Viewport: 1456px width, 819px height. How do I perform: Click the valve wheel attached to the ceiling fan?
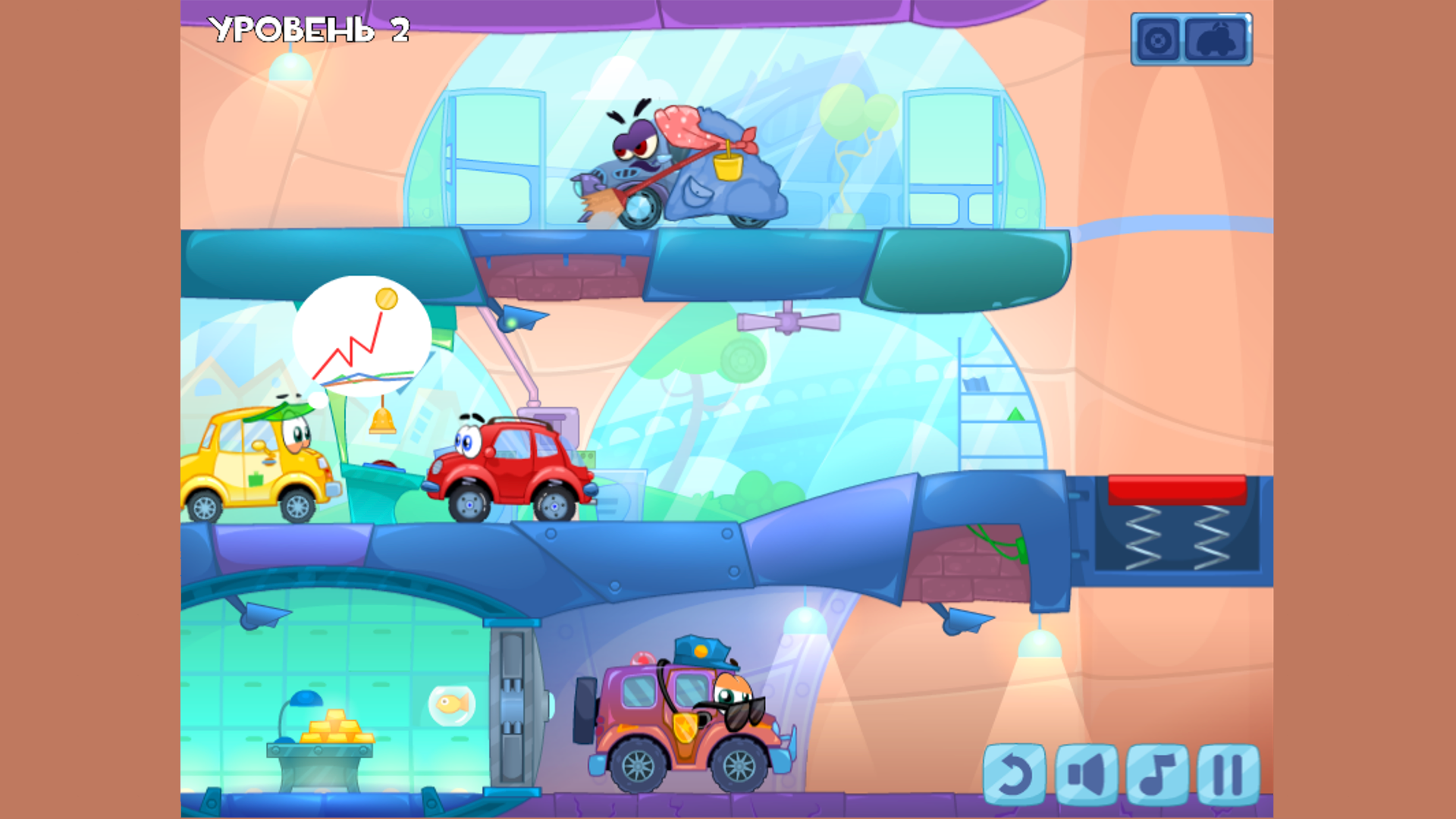tap(789, 321)
